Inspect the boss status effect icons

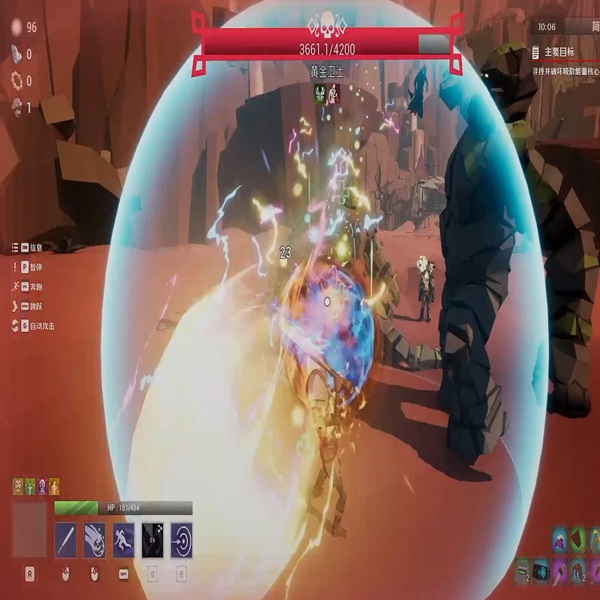point(327,93)
